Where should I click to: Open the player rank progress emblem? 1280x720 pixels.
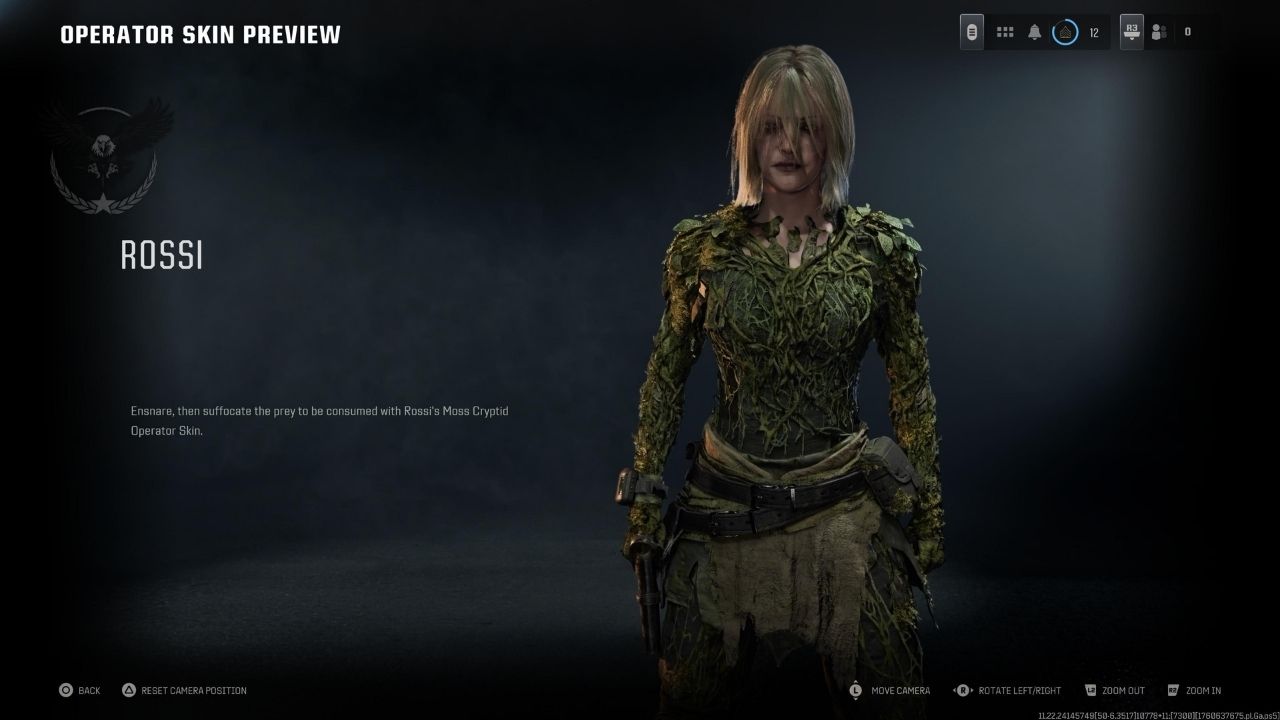[1066, 32]
